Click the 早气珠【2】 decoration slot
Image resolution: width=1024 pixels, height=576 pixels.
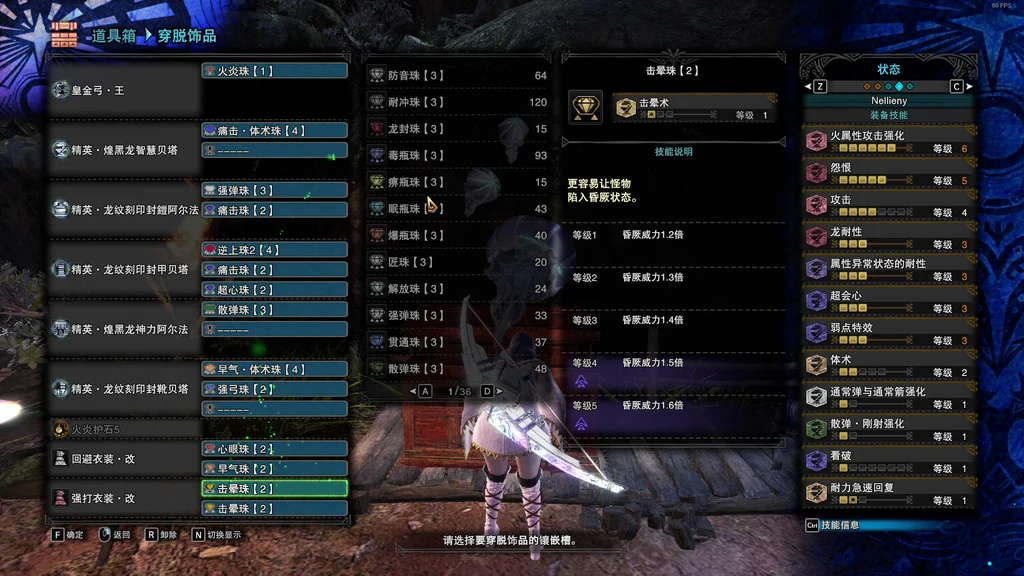click(x=274, y=469)
